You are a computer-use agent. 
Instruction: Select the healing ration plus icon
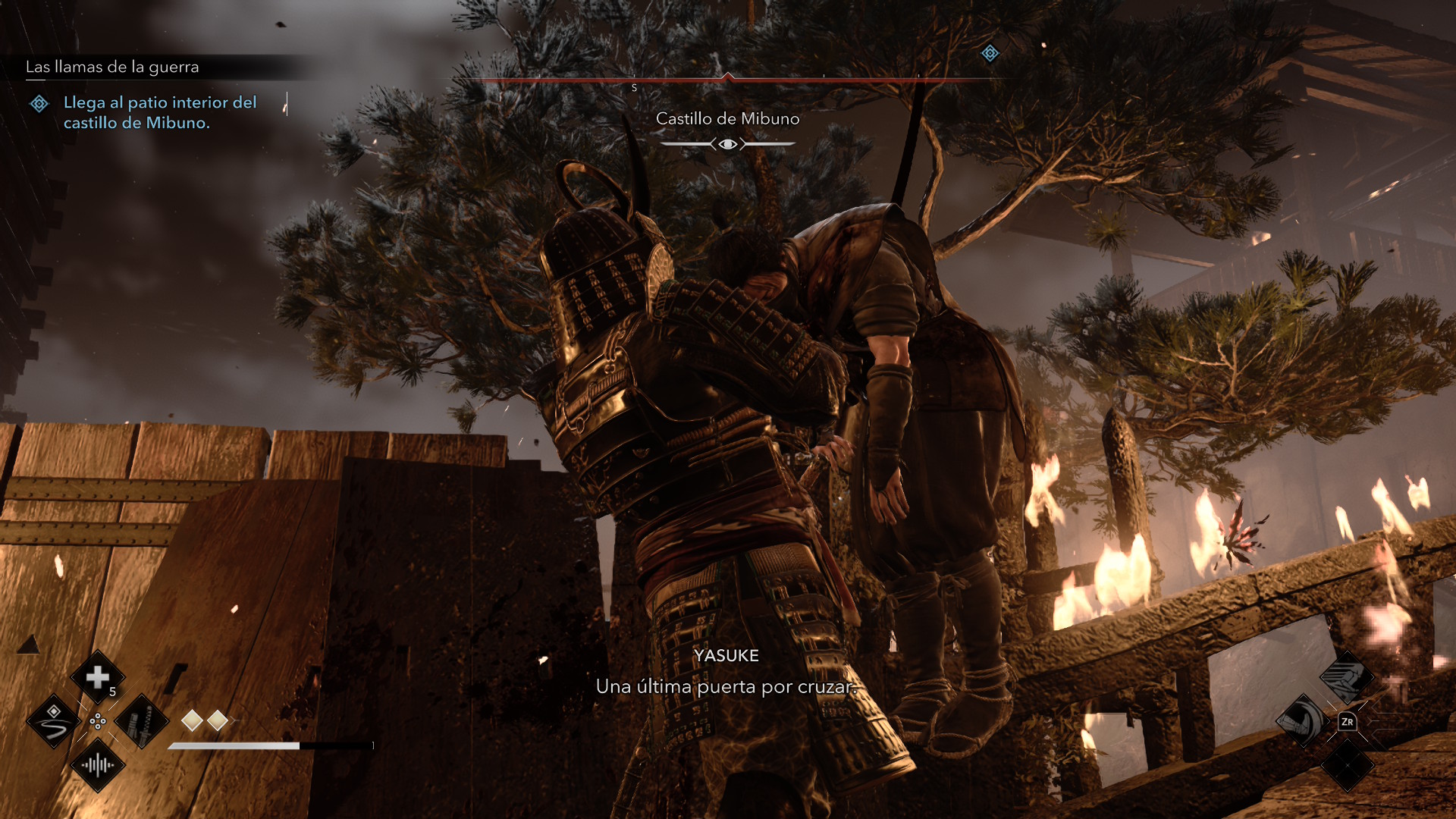(98, 677)
